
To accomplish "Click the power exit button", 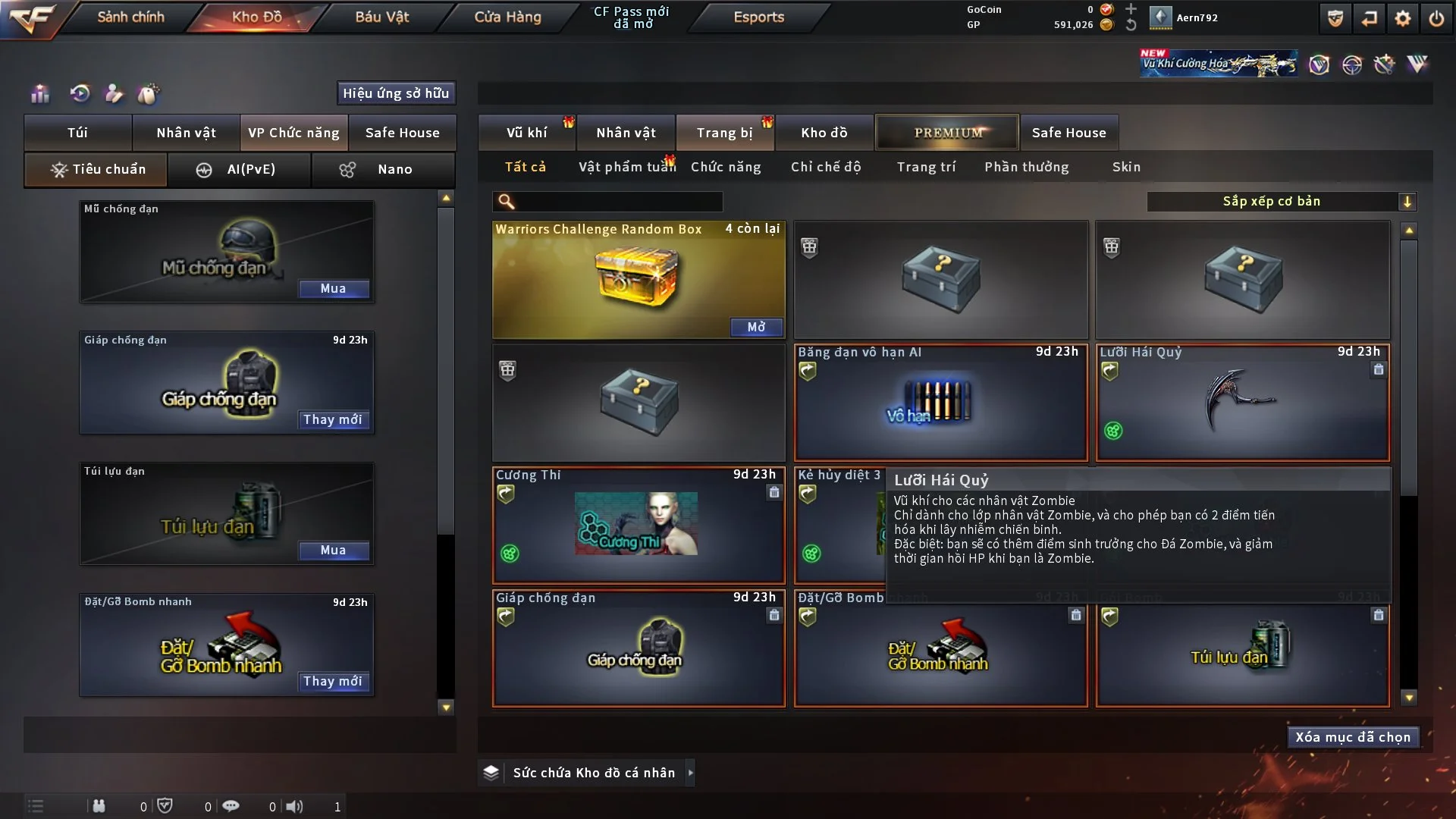I will (1436, 18).
